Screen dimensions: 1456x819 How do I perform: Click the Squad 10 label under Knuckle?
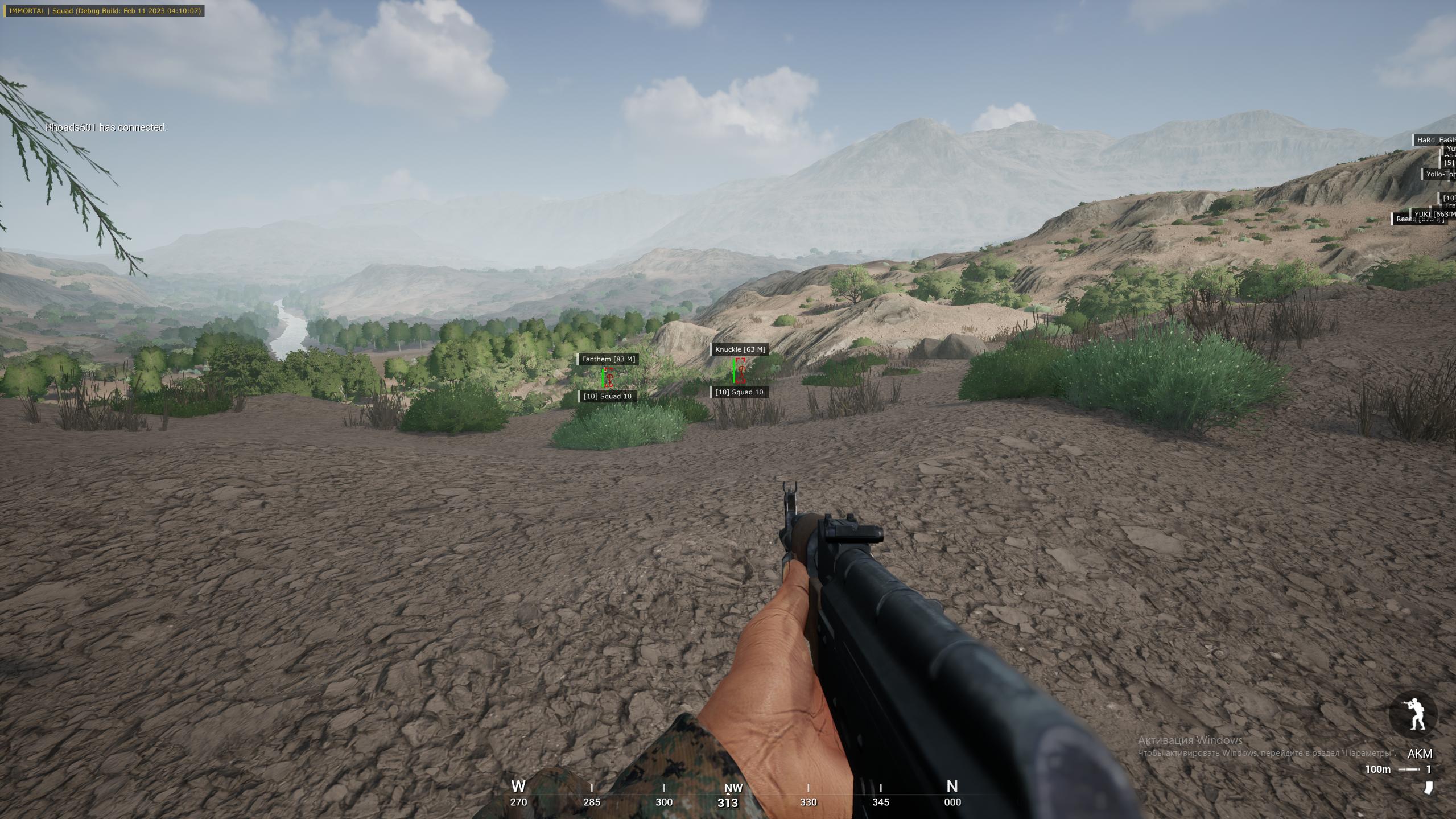pyautogui.click(x=739, y=392)
